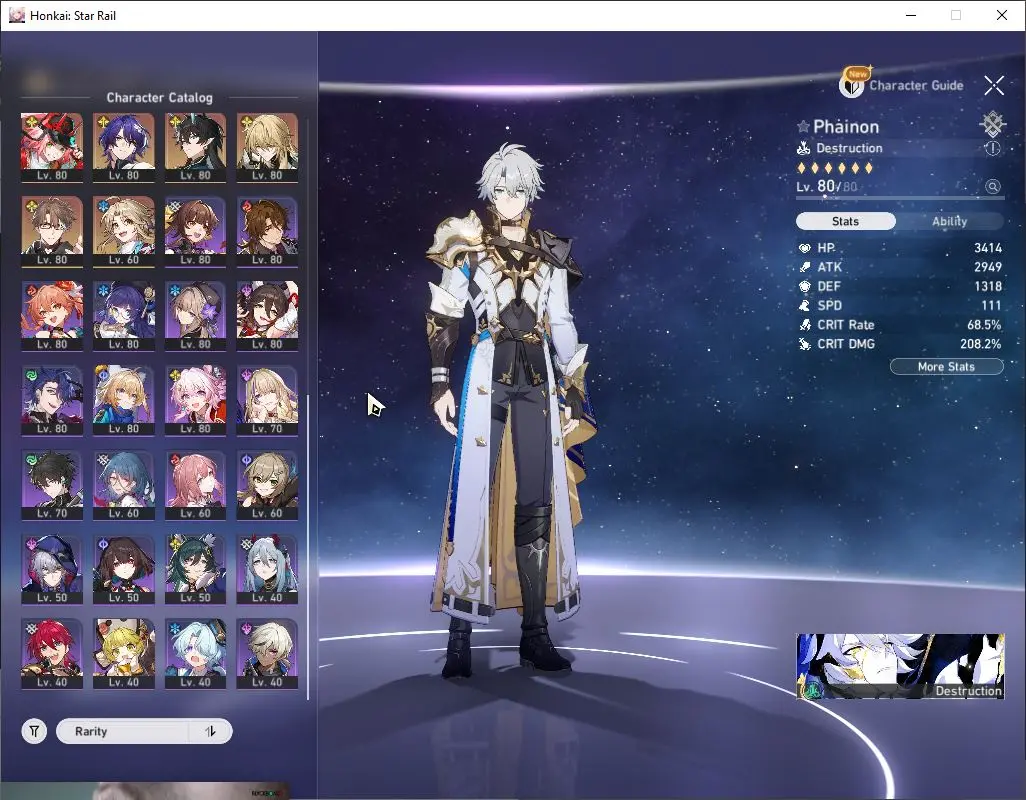
Task: Close the character screen with the X
Action: (993, 86)
